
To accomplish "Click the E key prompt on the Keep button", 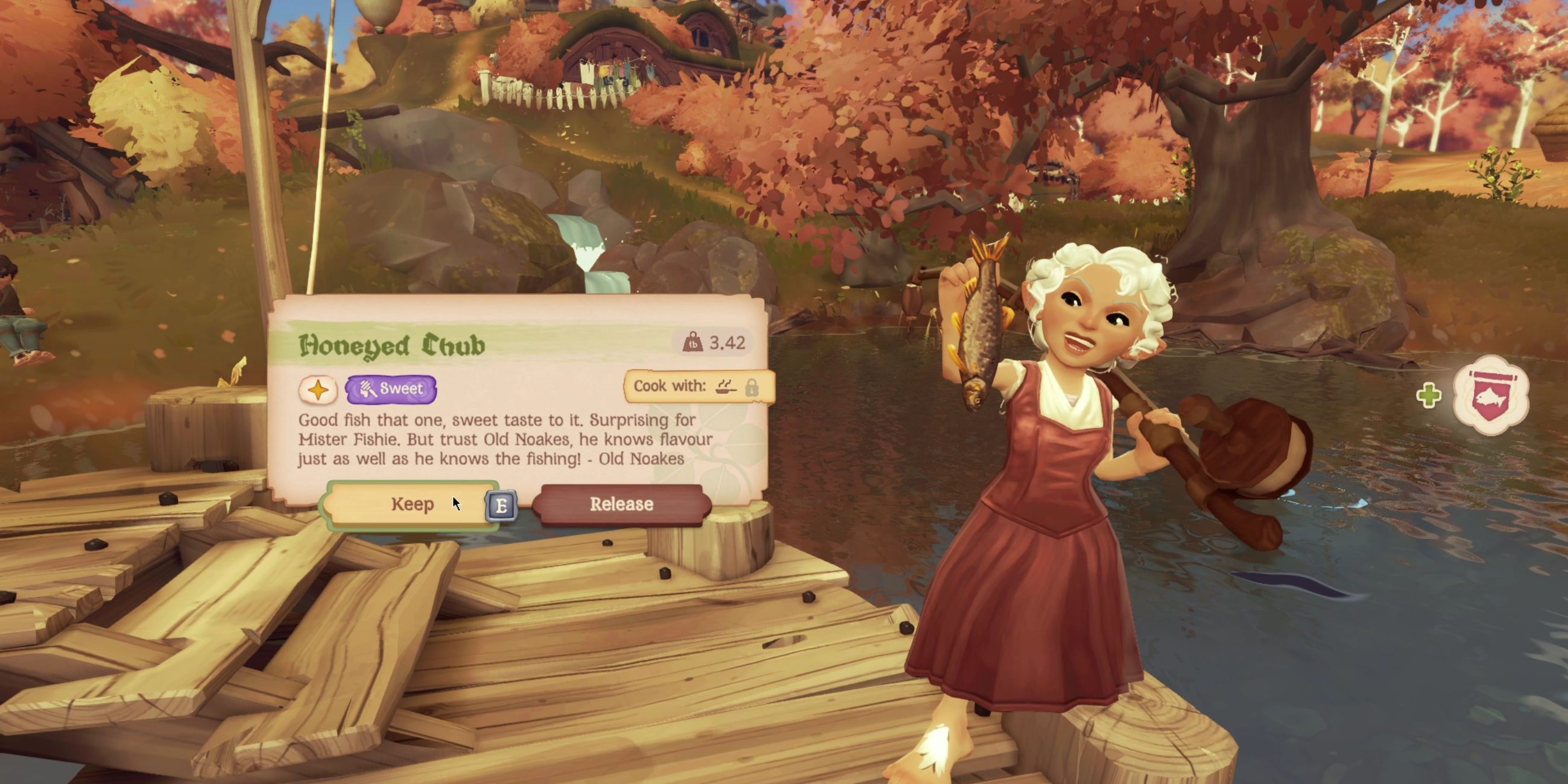I will click(501, 505).
